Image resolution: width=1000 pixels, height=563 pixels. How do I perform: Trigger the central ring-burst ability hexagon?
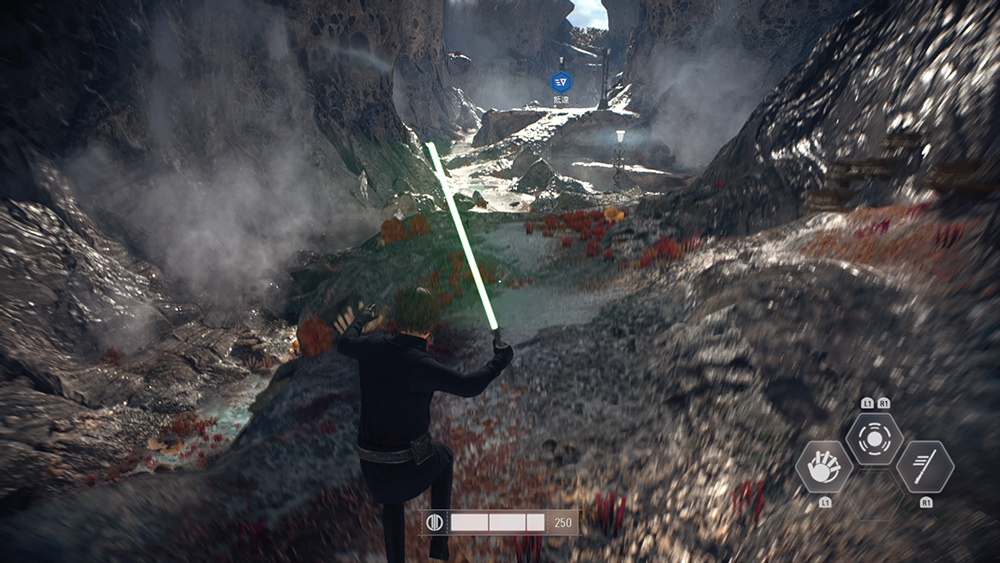tap(875, 438)
